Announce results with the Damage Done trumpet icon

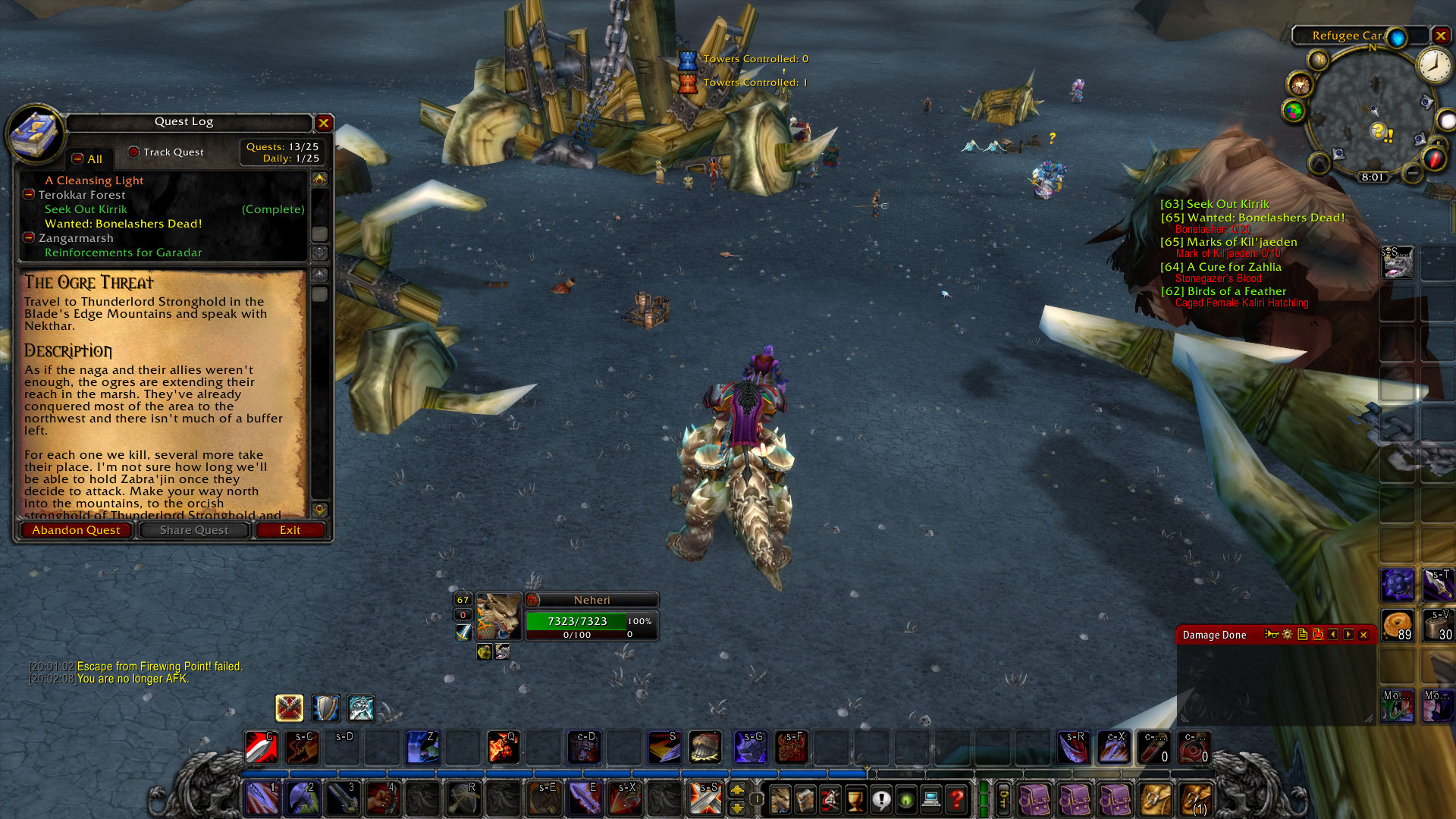1272,635
